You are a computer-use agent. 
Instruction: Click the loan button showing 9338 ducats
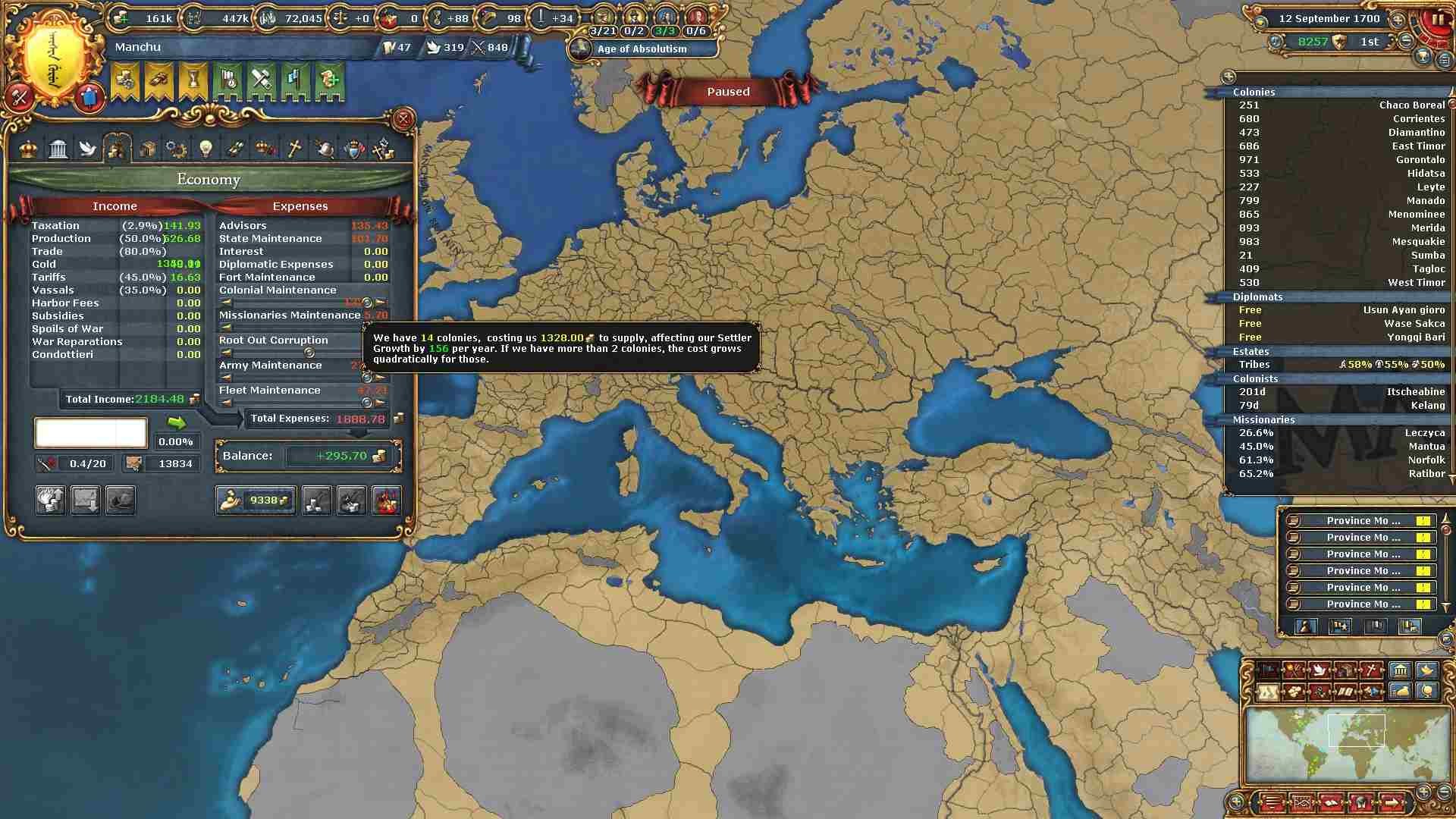pyautogui.click(x=256, y=500)
